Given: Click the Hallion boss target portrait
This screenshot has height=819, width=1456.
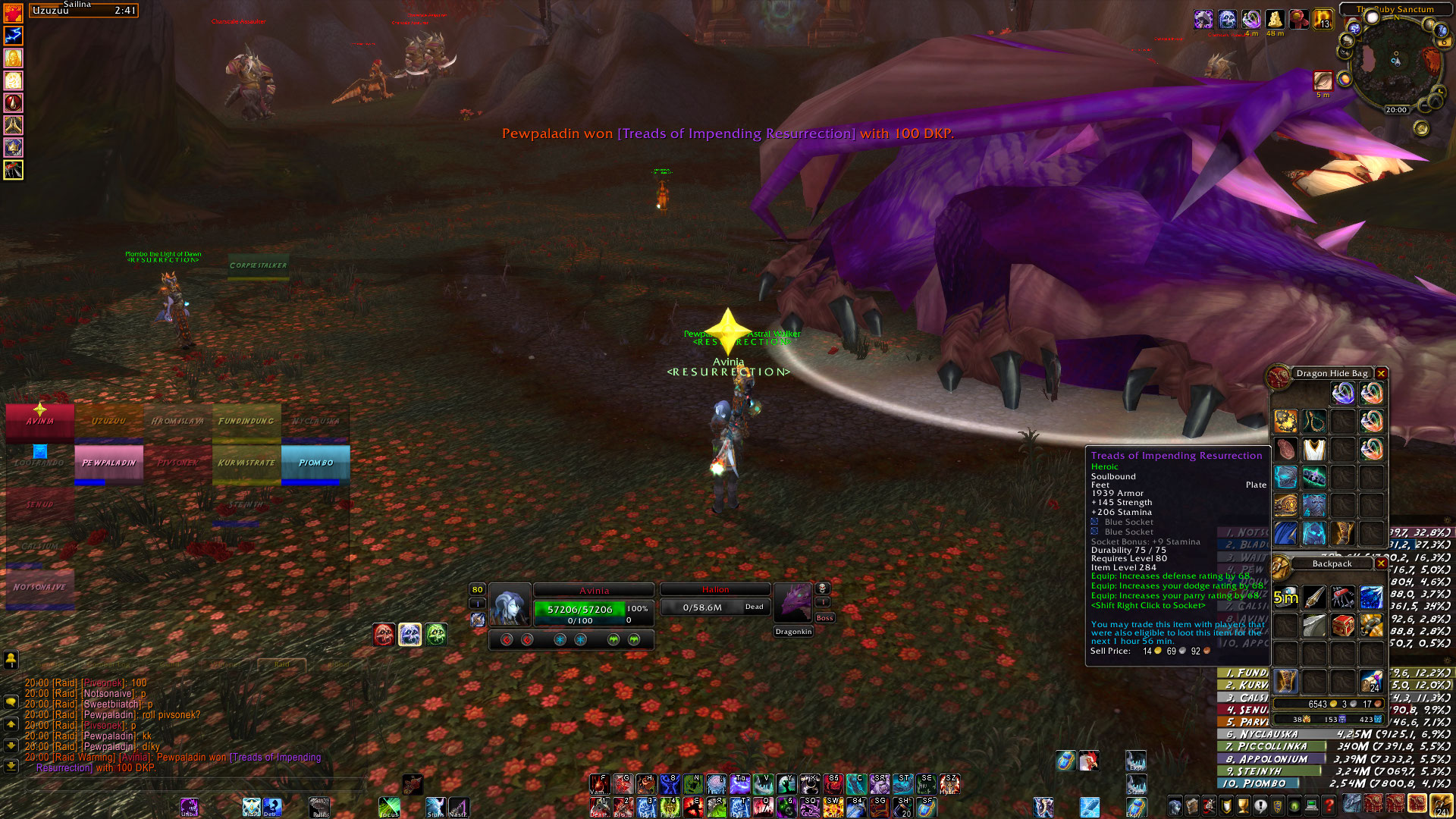Looking at the screenshot, I should [792, 604].
